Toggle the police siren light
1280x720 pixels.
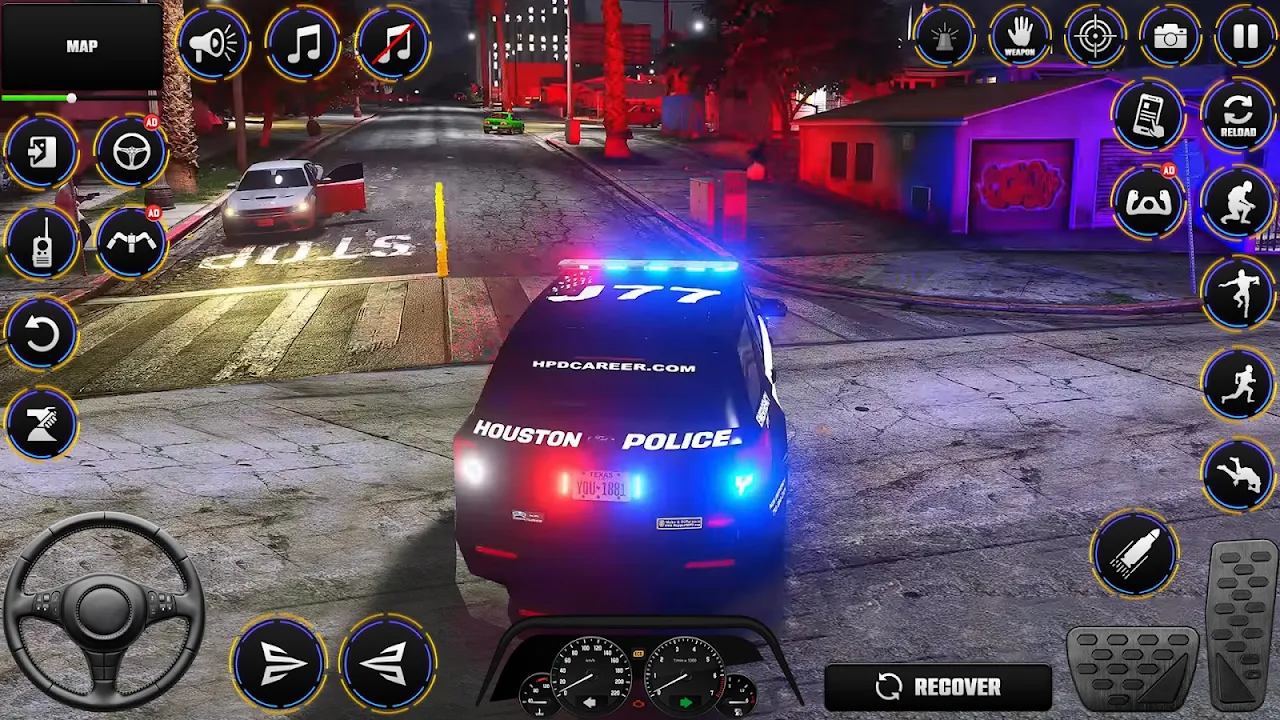coord(943,37)
